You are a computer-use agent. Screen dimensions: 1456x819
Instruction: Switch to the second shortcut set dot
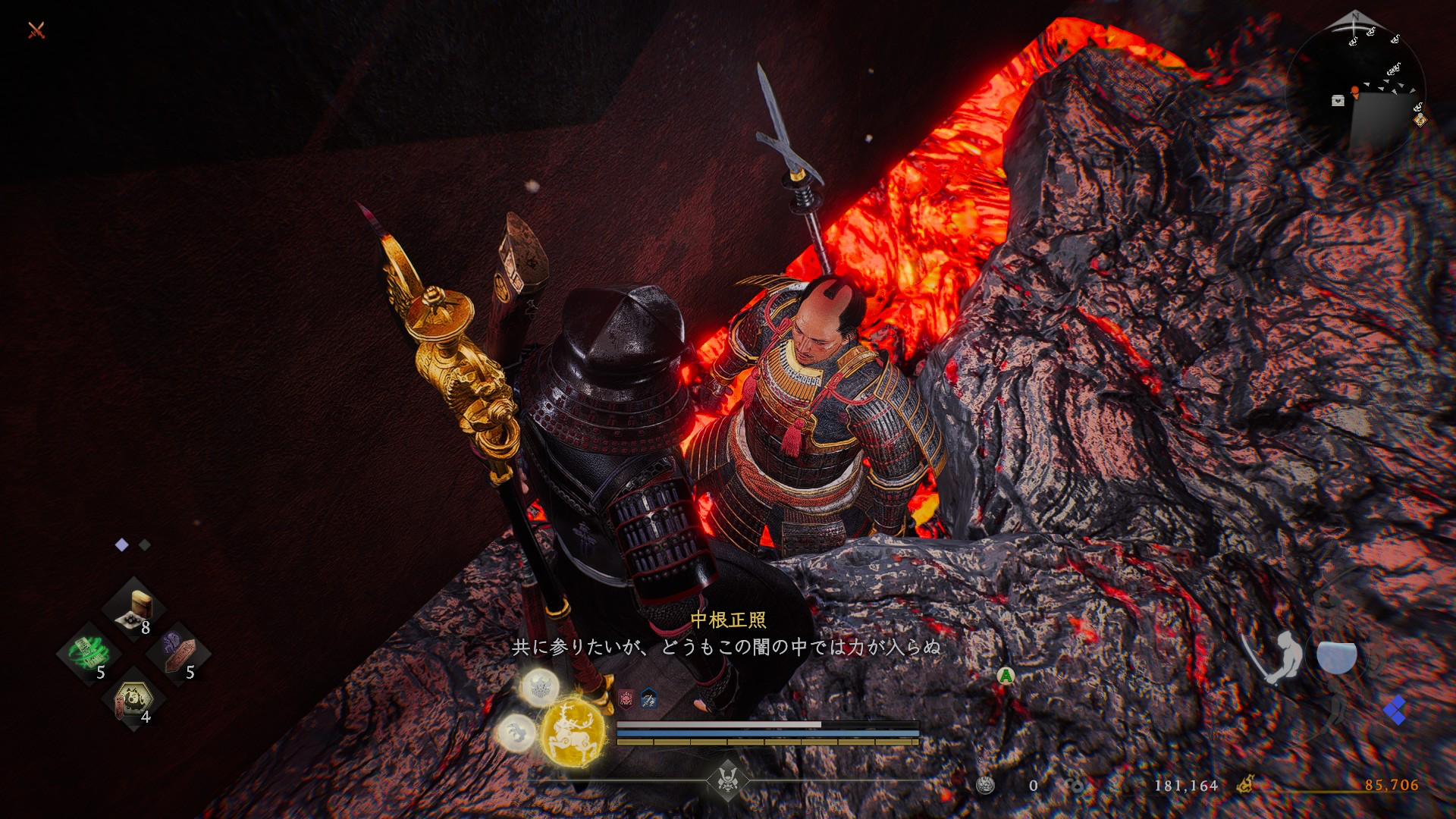pos(145,545)
